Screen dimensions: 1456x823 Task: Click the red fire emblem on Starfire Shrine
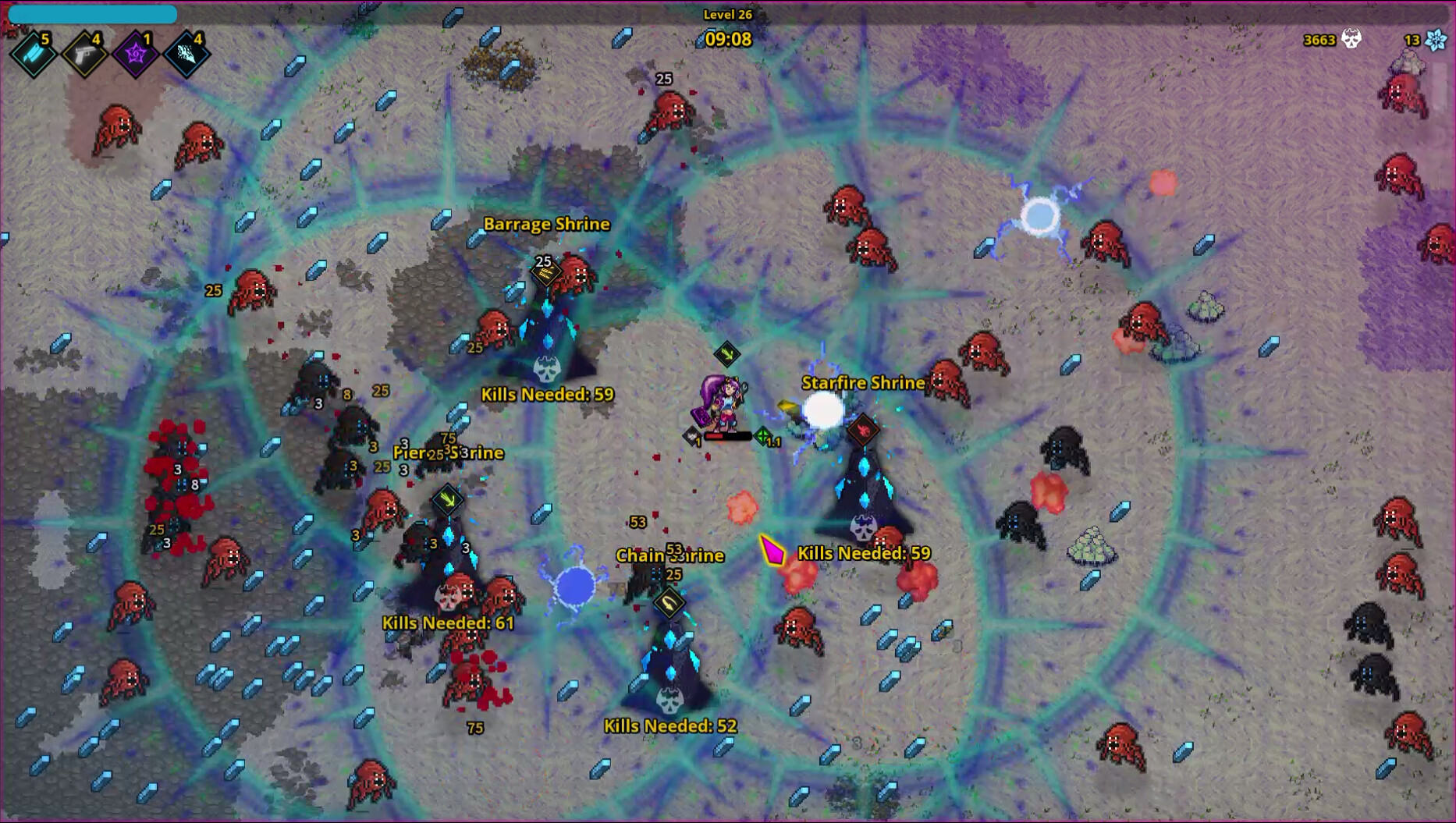click(863, 431)
